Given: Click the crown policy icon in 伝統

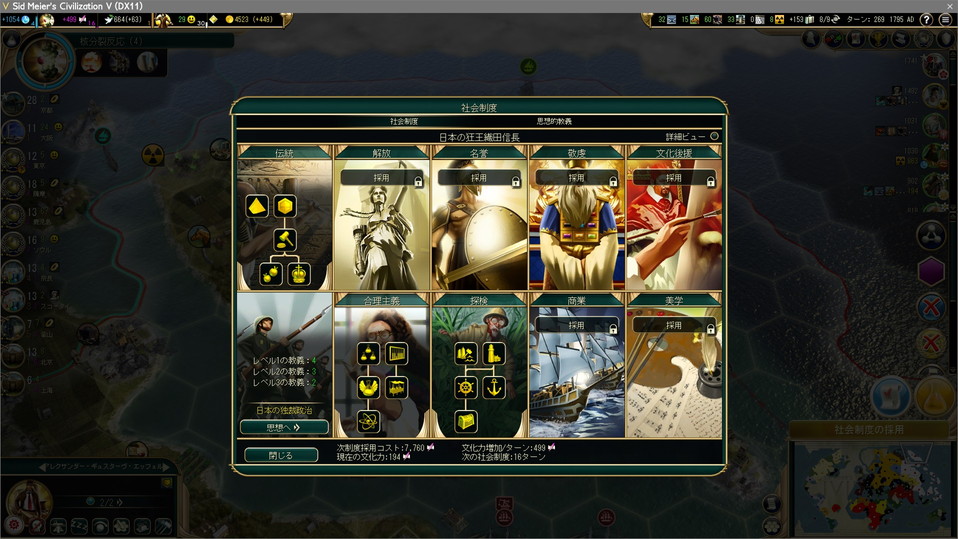Looking at the screenshot, I should (x=299, y=274).
